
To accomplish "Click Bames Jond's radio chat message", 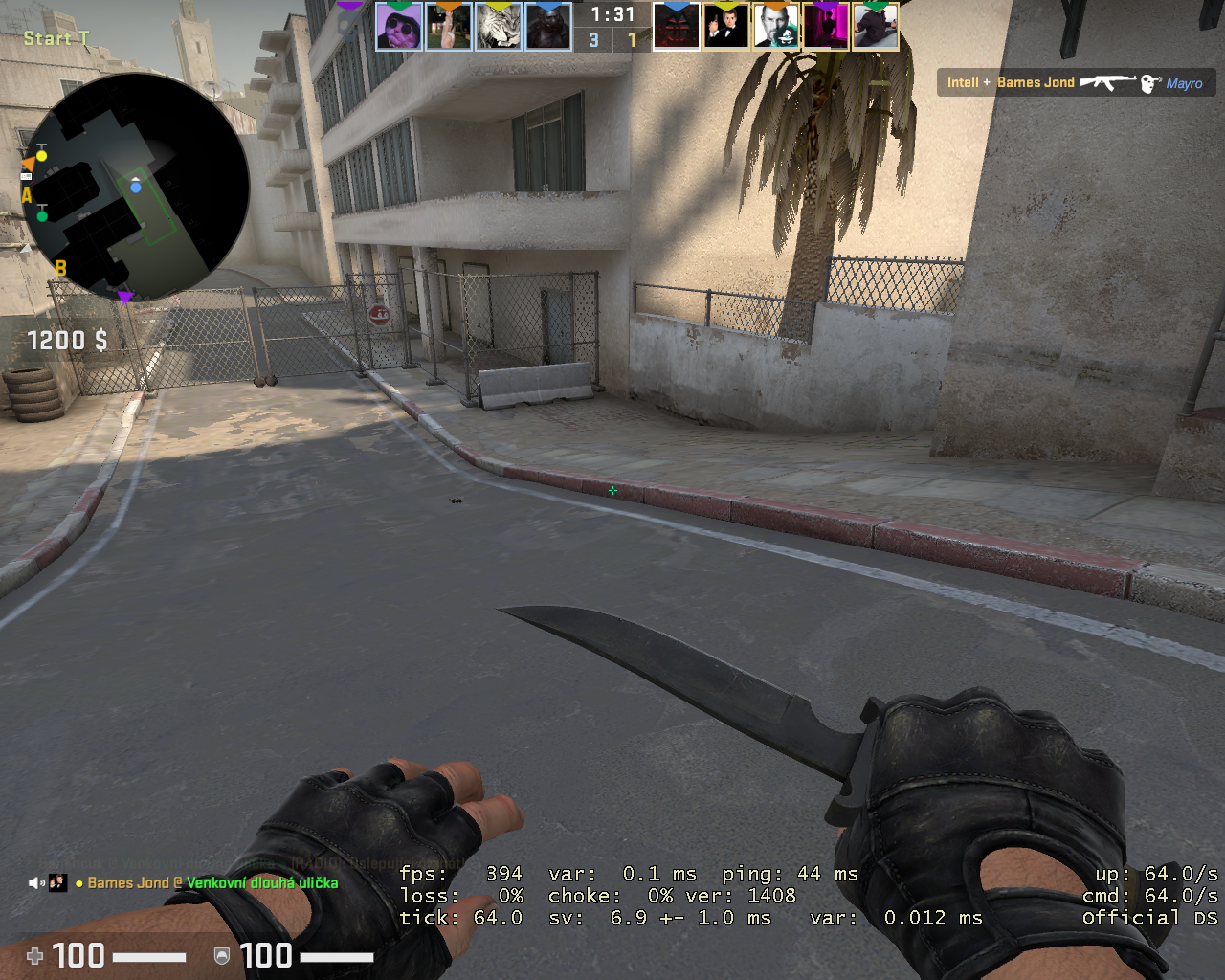I will click(x=212, y=882).
